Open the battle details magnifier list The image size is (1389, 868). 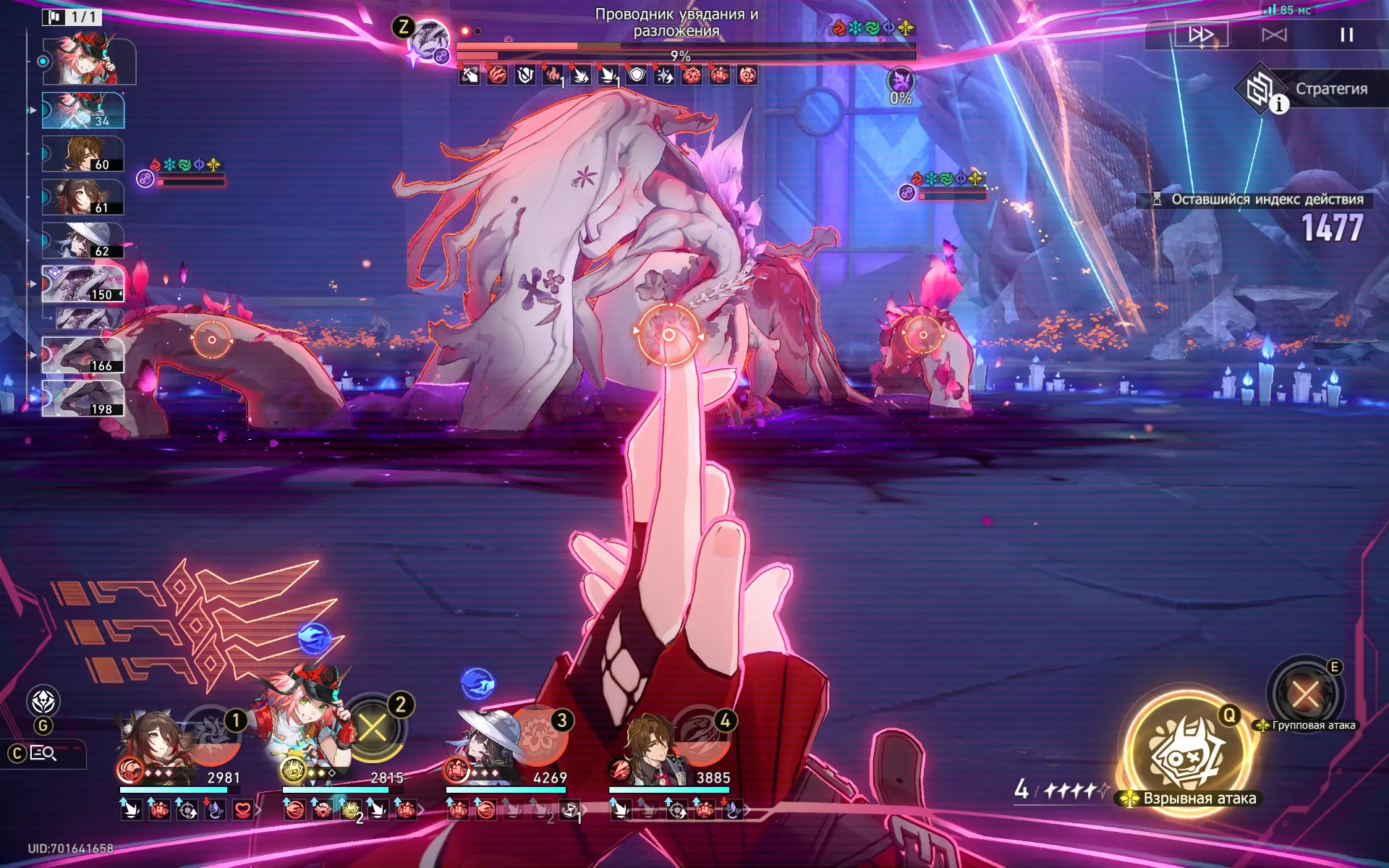pyautogui.click(x=43, y=754)
